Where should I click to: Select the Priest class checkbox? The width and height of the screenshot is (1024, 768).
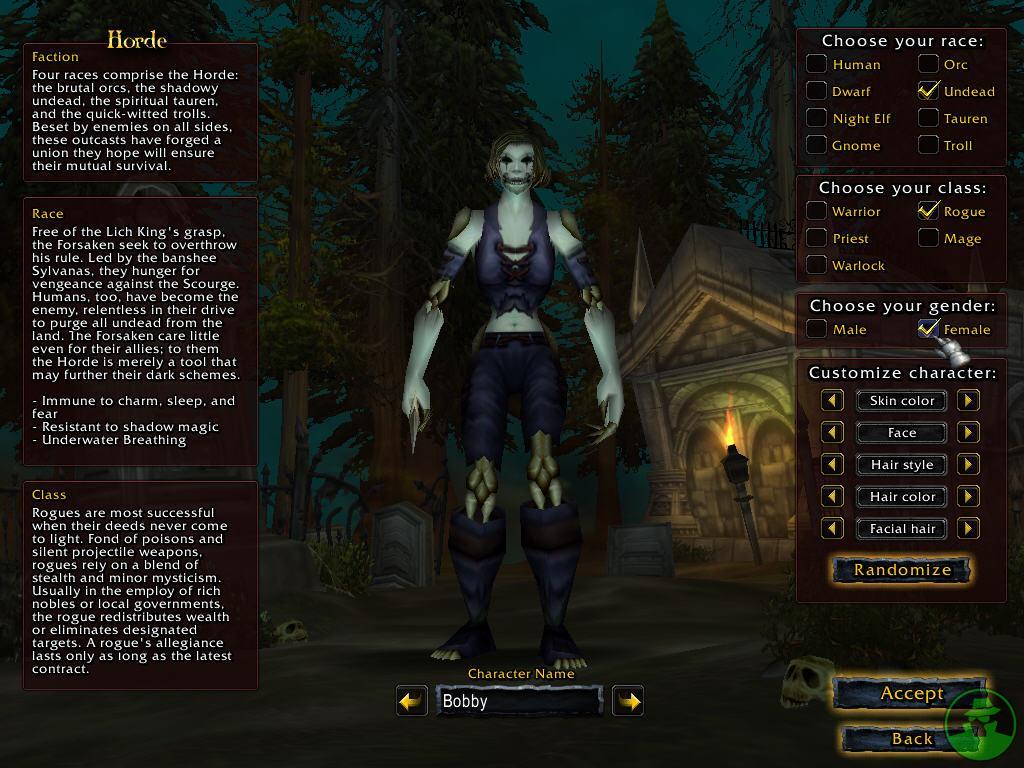tap(817, 238)
